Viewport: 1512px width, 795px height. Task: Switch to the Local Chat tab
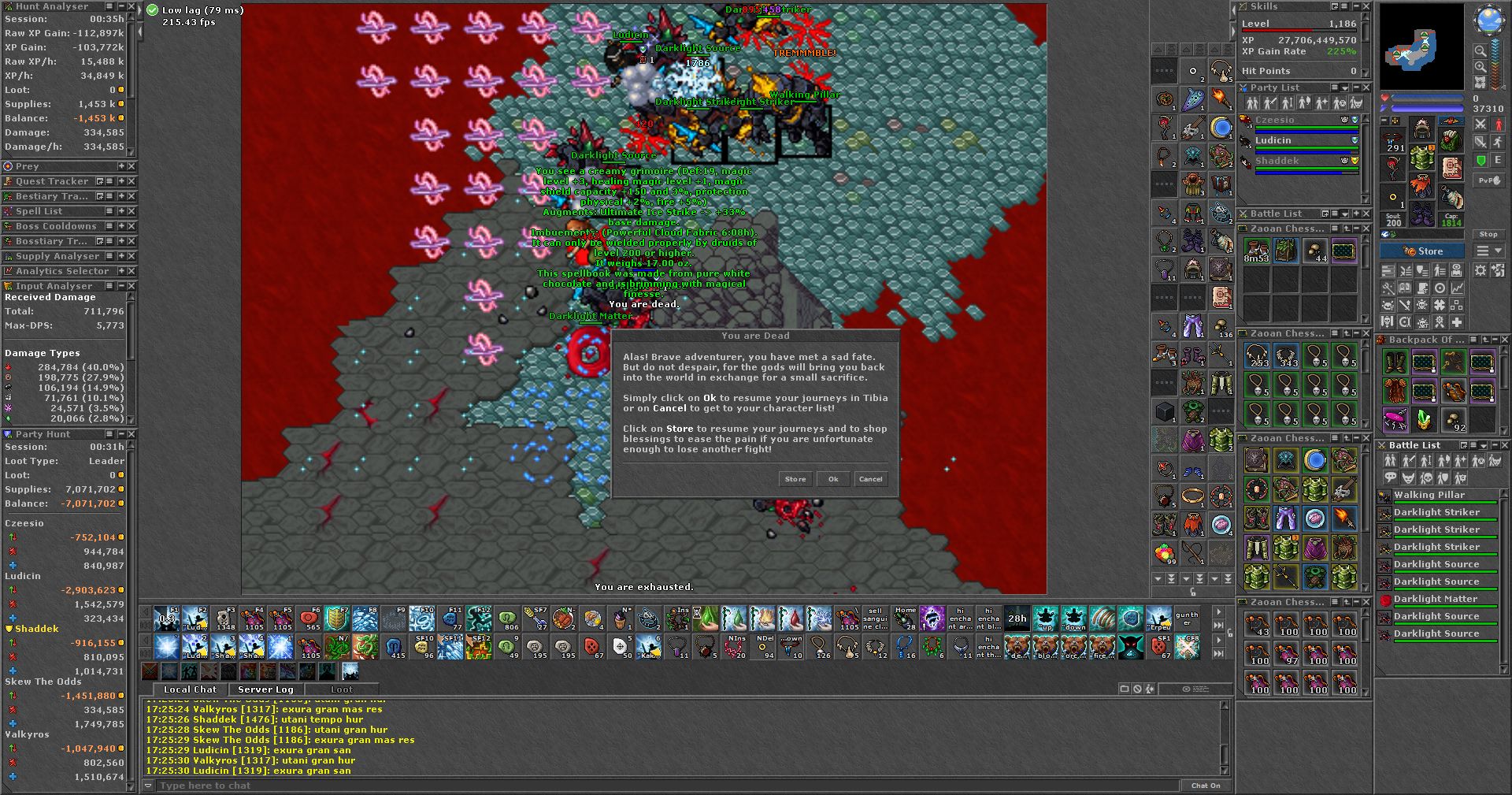click(x=190, y=689)
